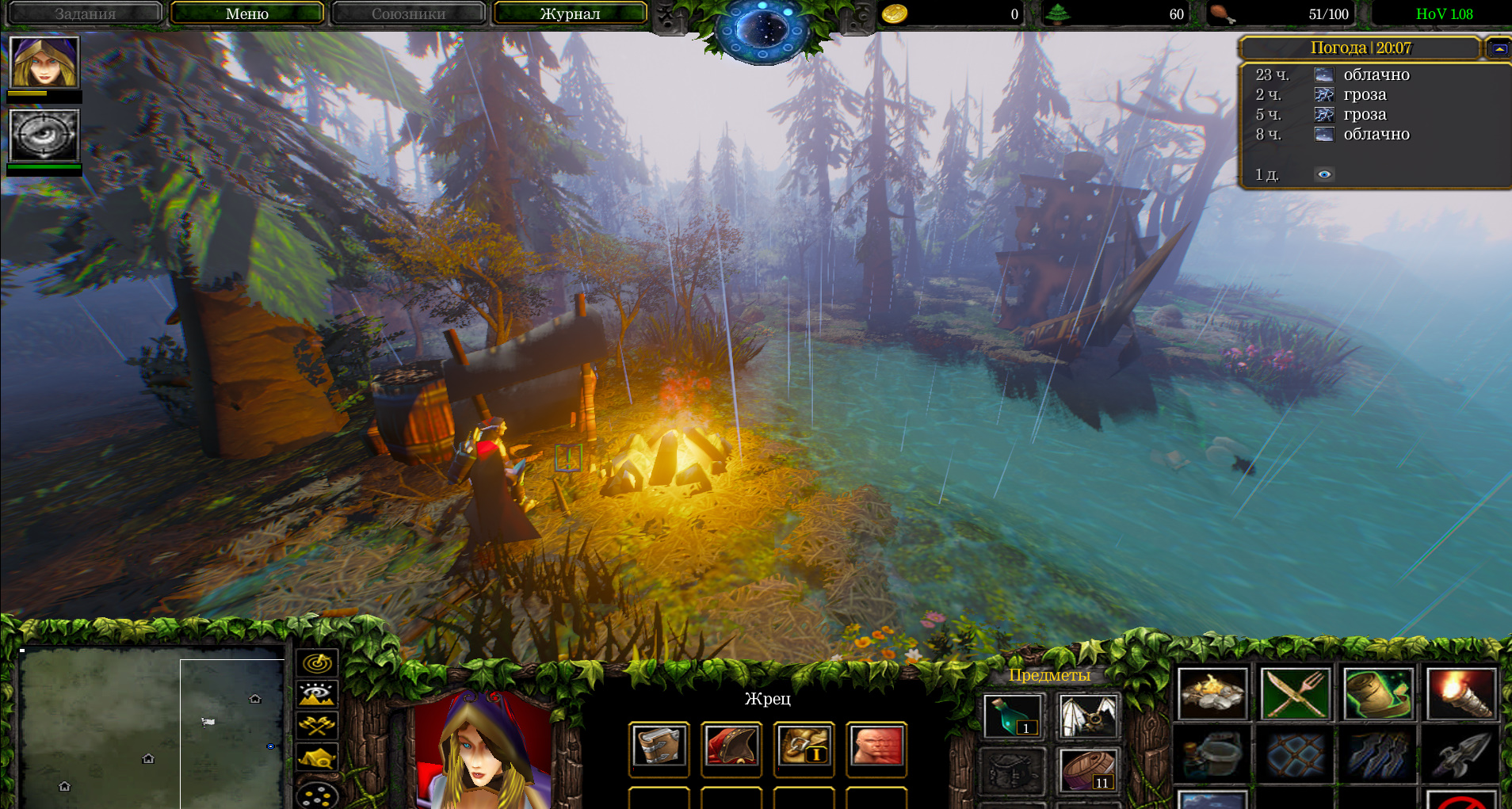Toggle minimap terrain display button
Viewport: 1512px width, 809px height.
(317, 695)
